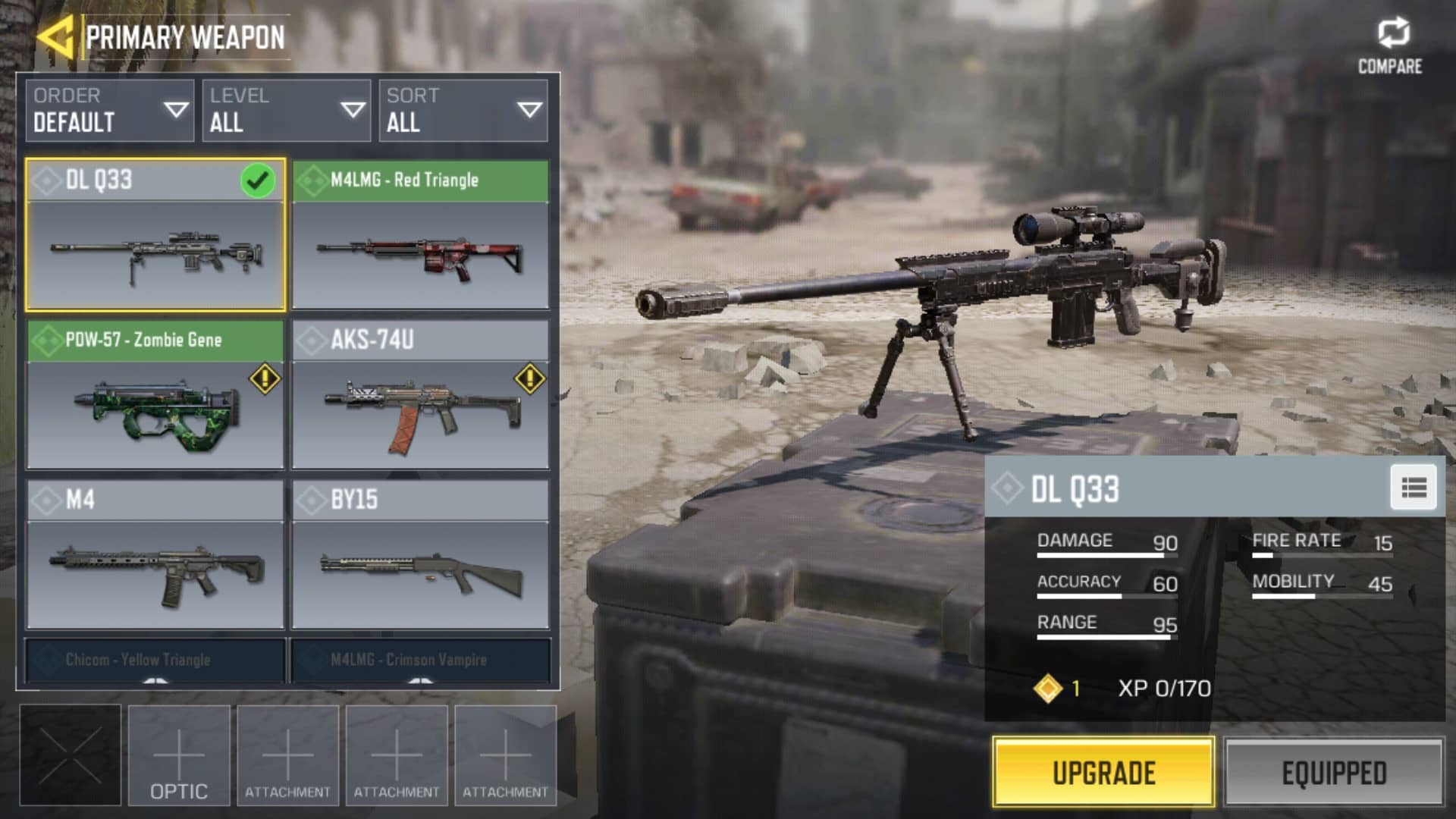Pick the AKS-74U weapon tile
The height and width of the screenshot is (819, 1456).
tap(420, 395)
